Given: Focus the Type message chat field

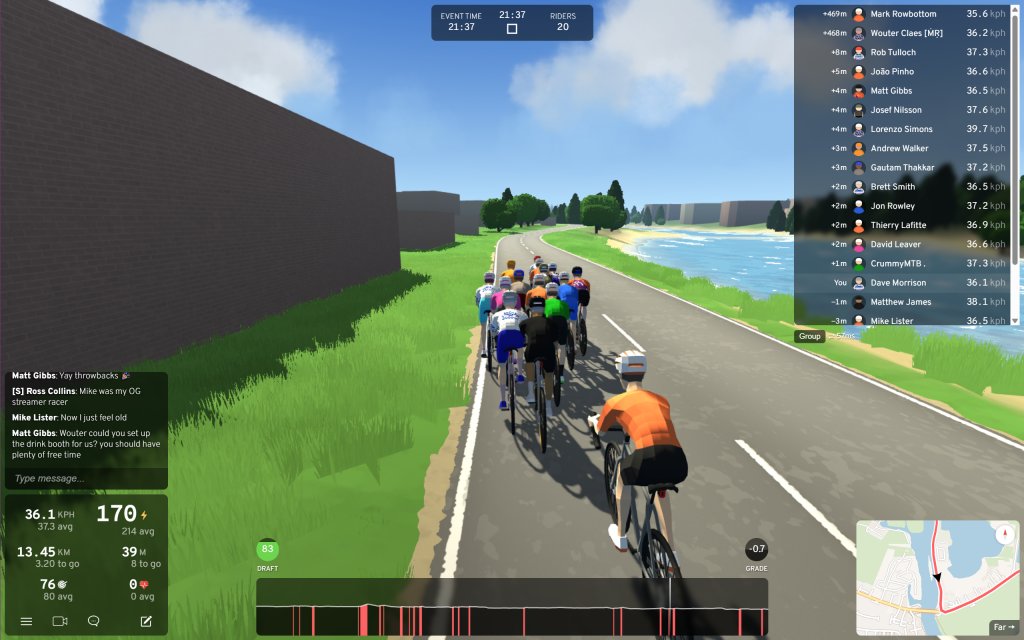Looking at the screenshot, I should tap(86, 479).
